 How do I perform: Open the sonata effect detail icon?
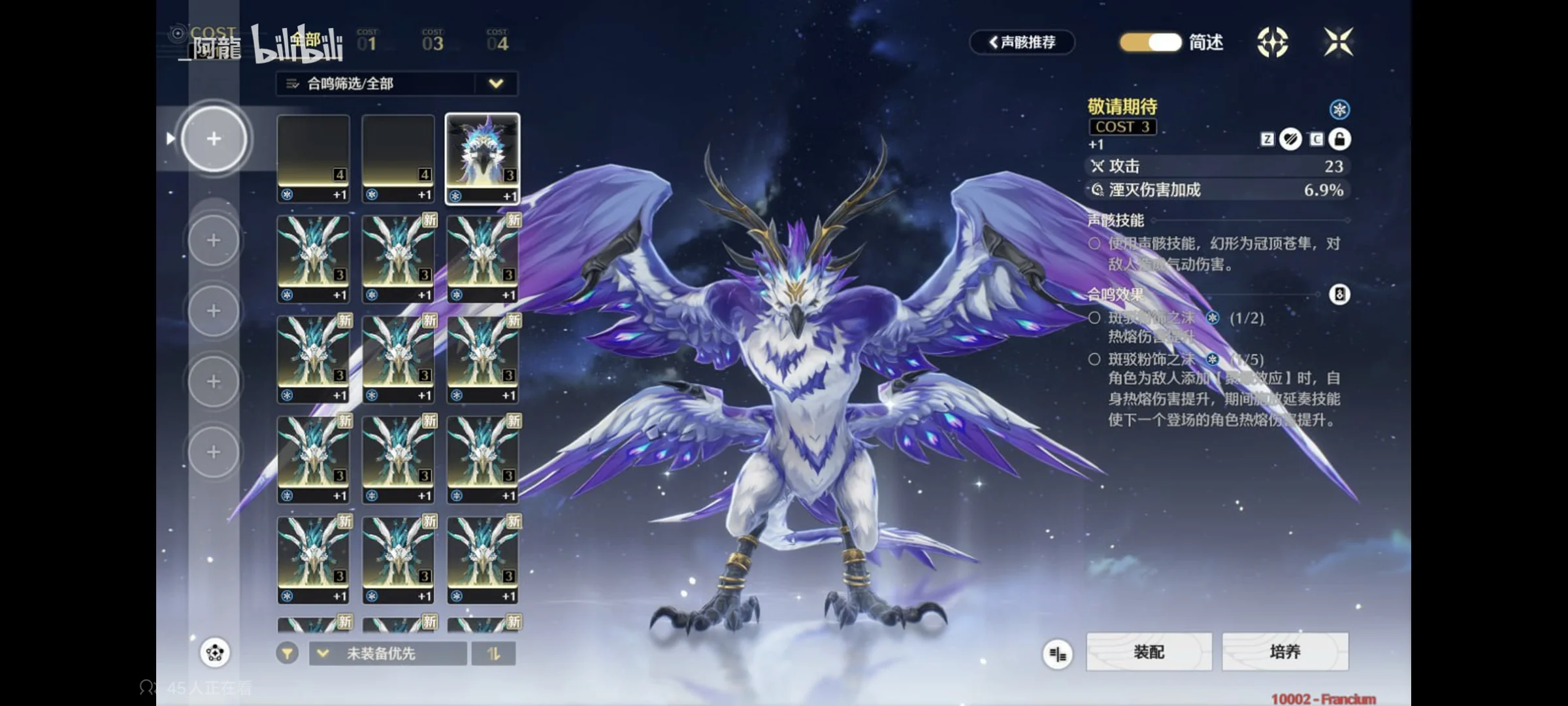[1339, 294]
